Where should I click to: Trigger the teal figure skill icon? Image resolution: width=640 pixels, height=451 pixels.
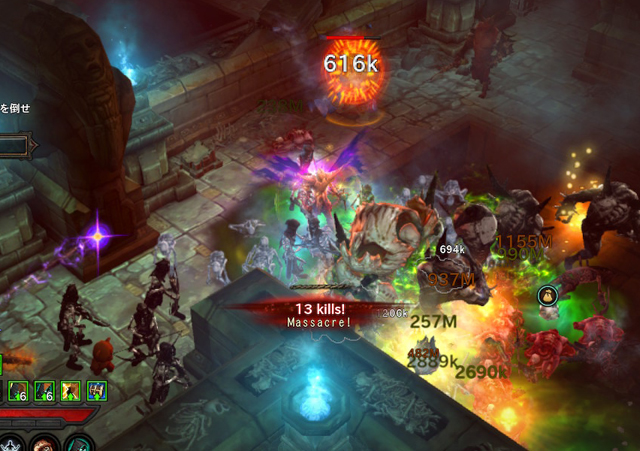tap(78, 445)
